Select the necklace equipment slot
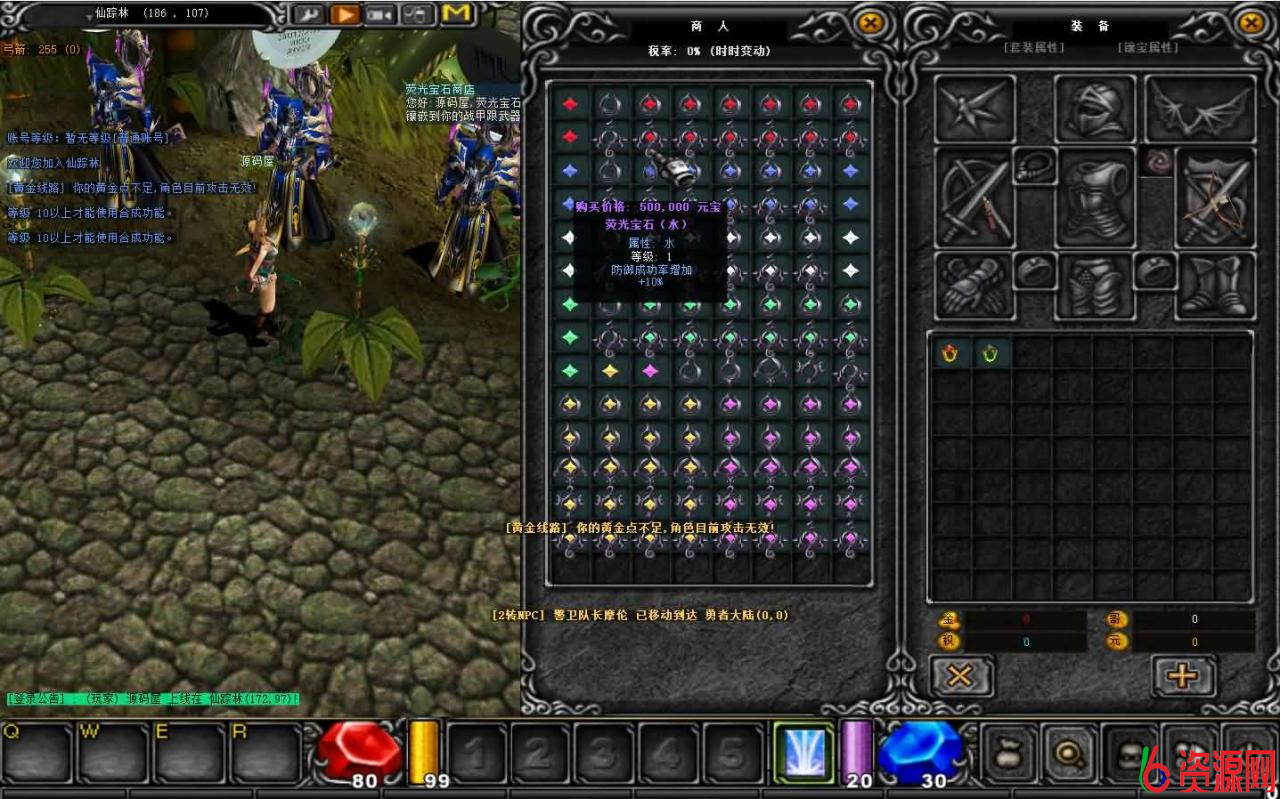Screen dimensions: 1280x799 coord(1035,166)
